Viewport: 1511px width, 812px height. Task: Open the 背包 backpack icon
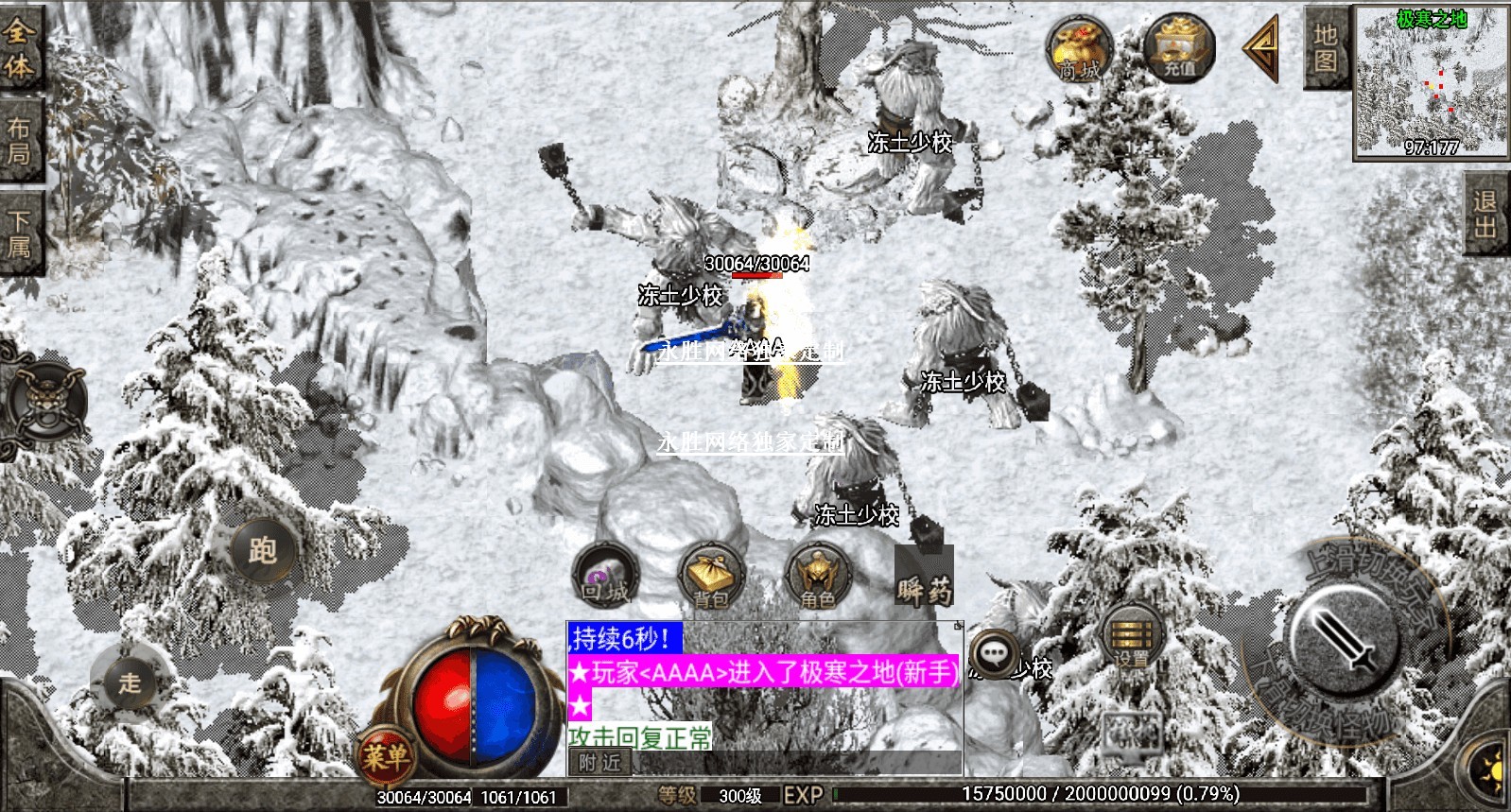coord(711,576)
